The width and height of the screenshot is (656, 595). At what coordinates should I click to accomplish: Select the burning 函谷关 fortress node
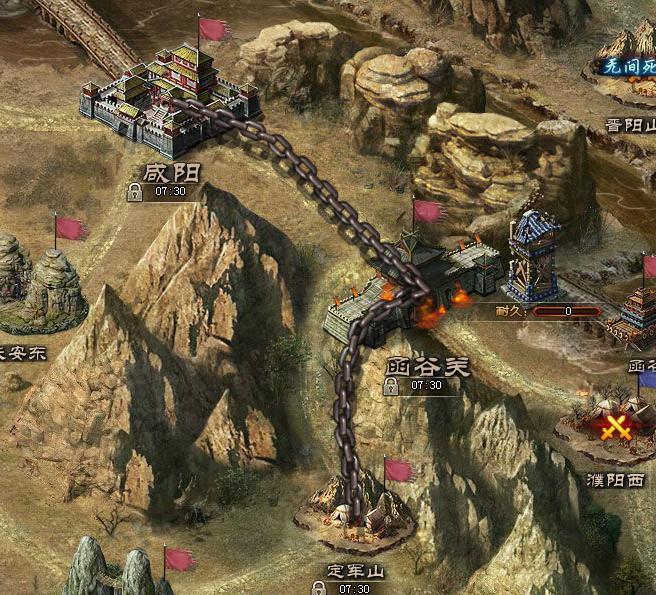click(415, 290)
